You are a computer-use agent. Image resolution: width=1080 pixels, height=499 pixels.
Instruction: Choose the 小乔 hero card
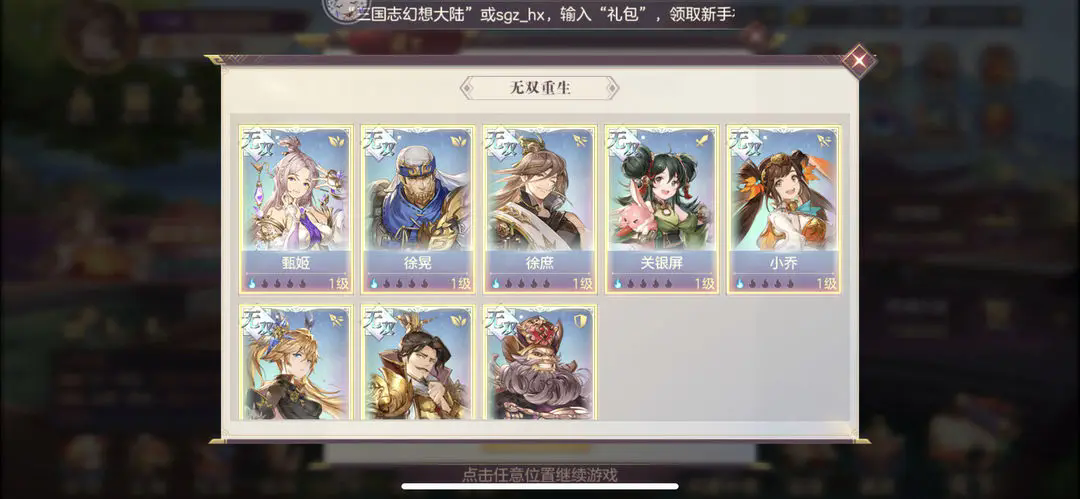pos(784,209)
